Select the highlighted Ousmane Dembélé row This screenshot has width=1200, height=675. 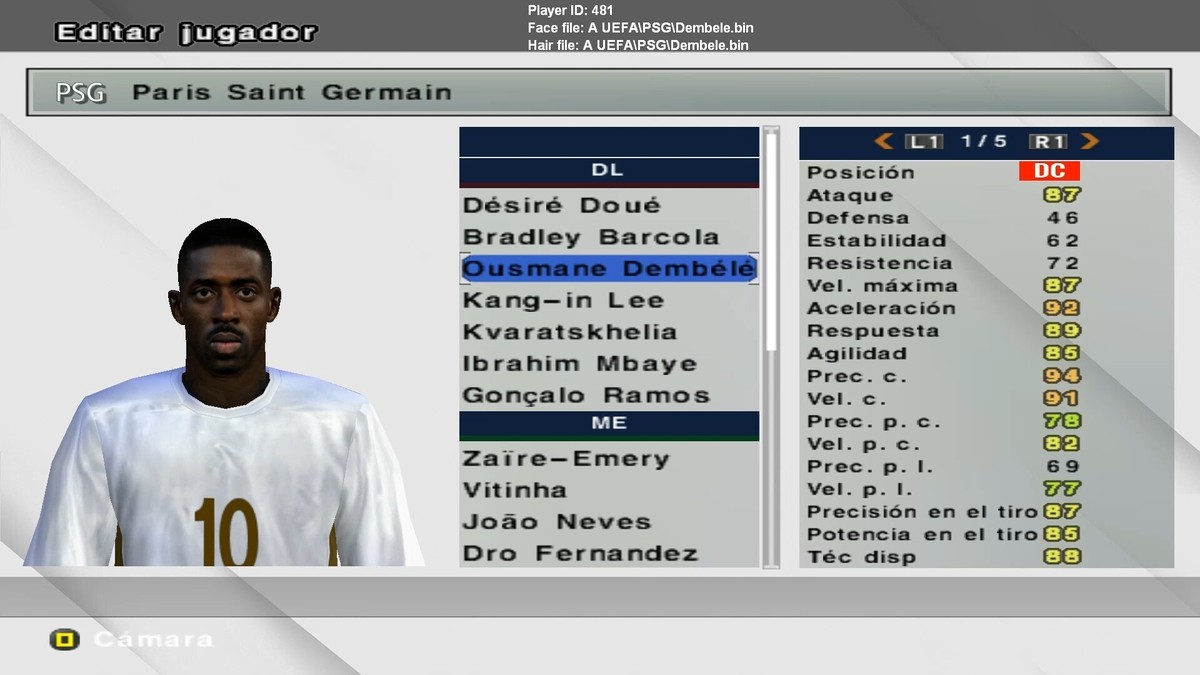[x=608, y=269]
